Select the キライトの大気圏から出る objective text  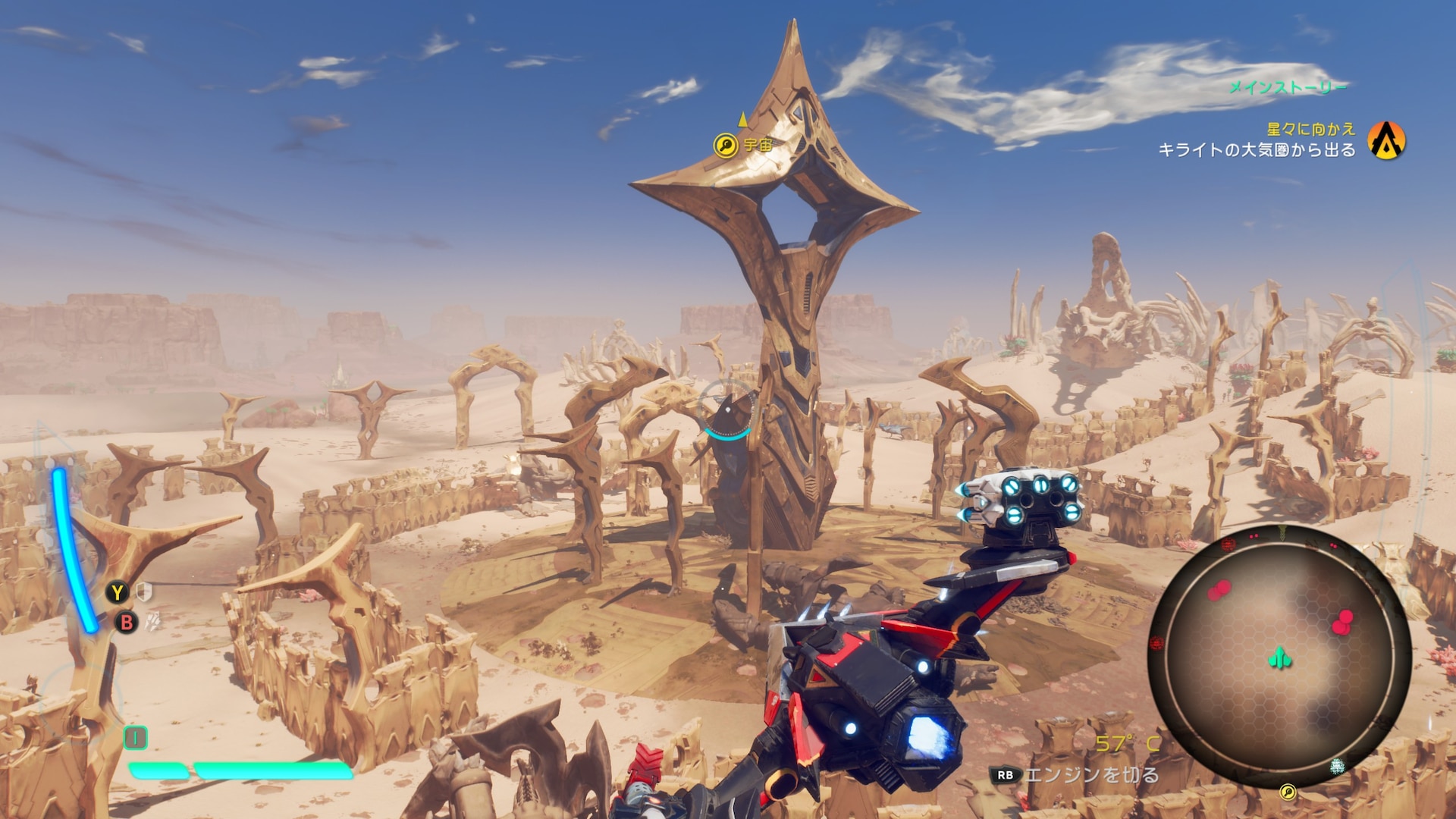point(1257,150)
